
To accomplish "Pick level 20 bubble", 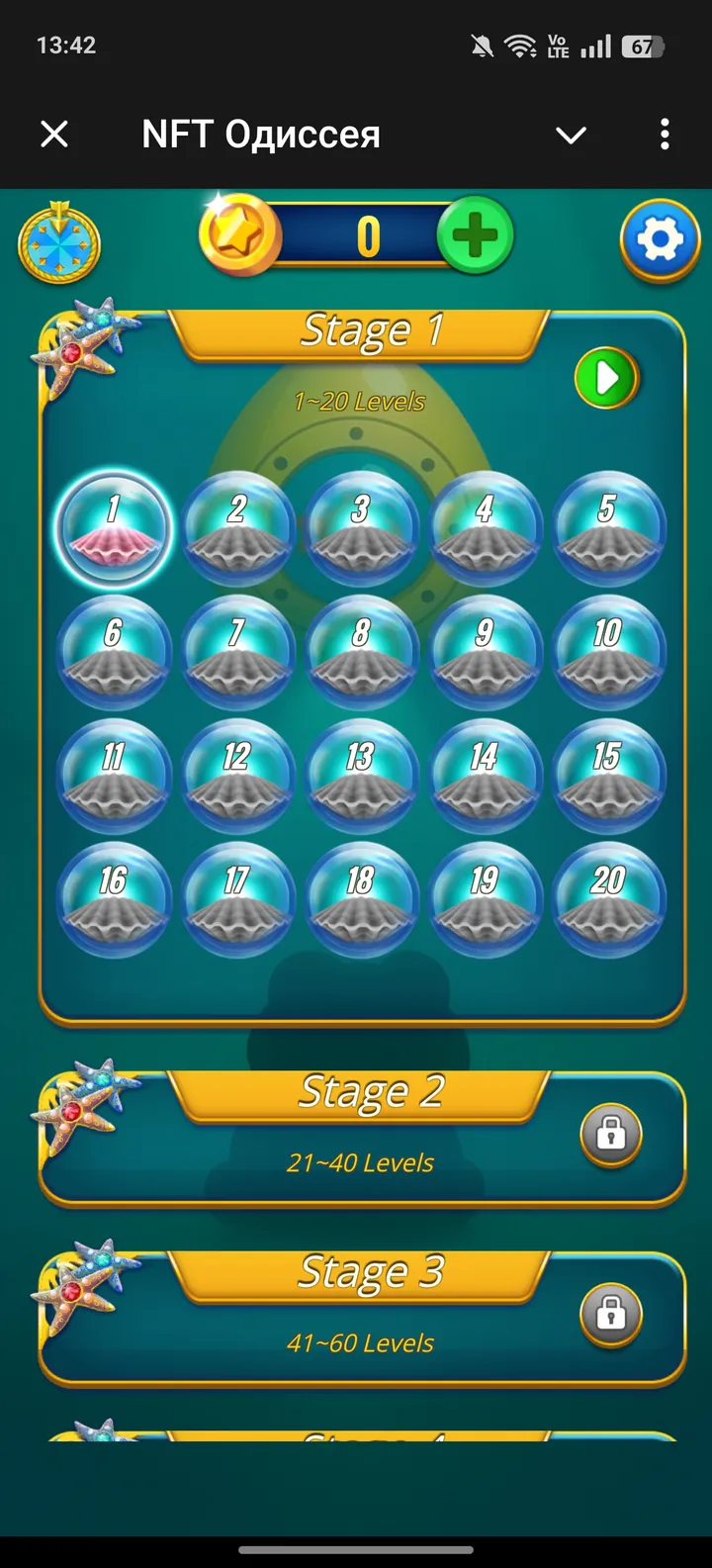I will tap(608, 898).
